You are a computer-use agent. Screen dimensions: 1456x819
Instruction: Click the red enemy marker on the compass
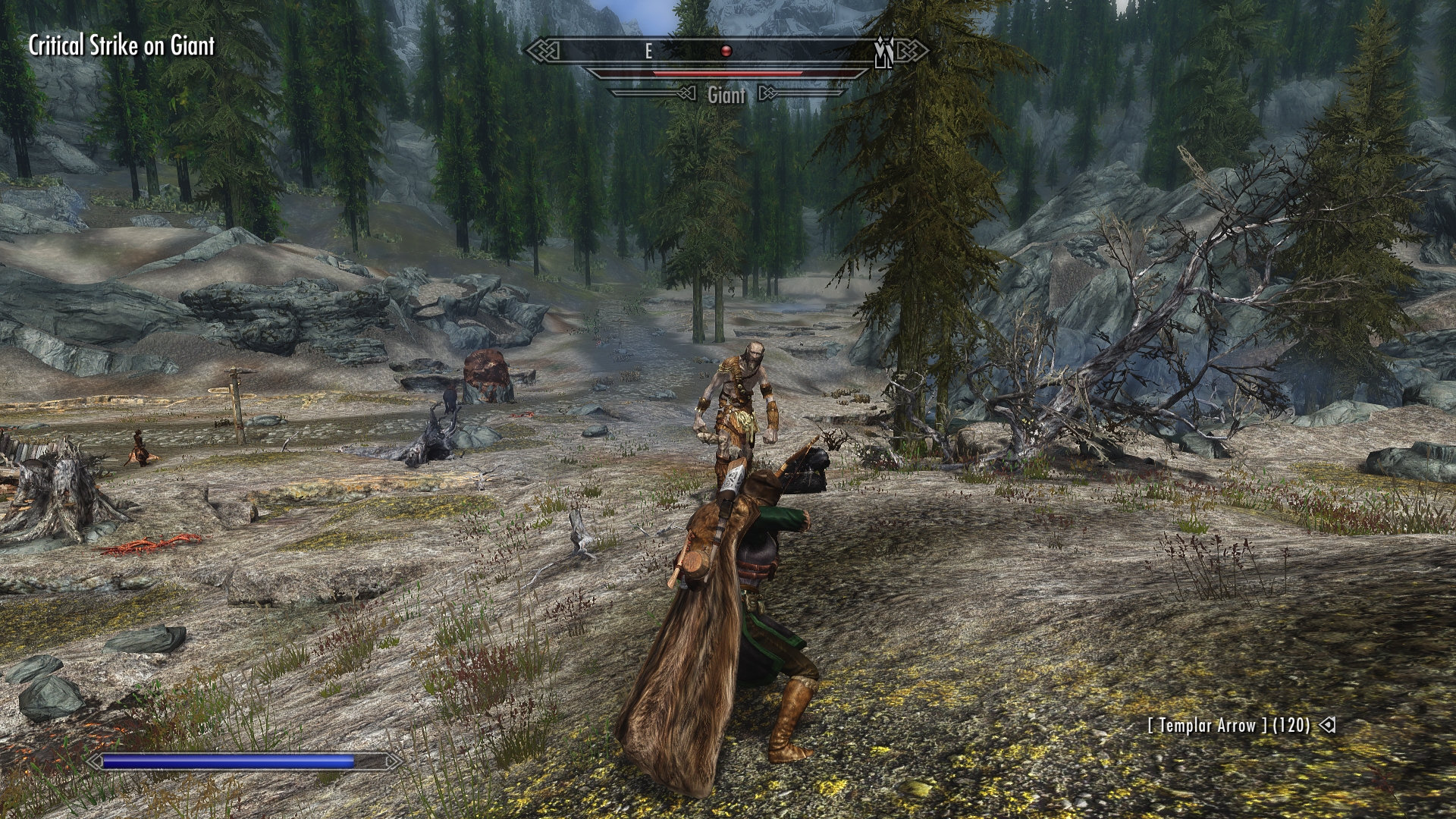pos(726,52)
